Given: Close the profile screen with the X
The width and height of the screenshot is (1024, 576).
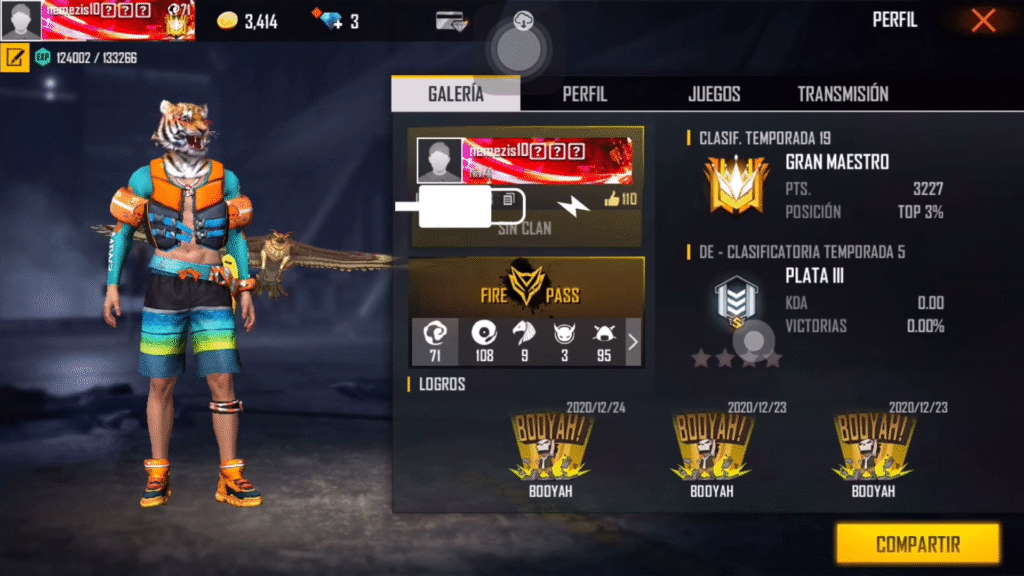Looking at the screenshot, I should [x=983, y=20].
